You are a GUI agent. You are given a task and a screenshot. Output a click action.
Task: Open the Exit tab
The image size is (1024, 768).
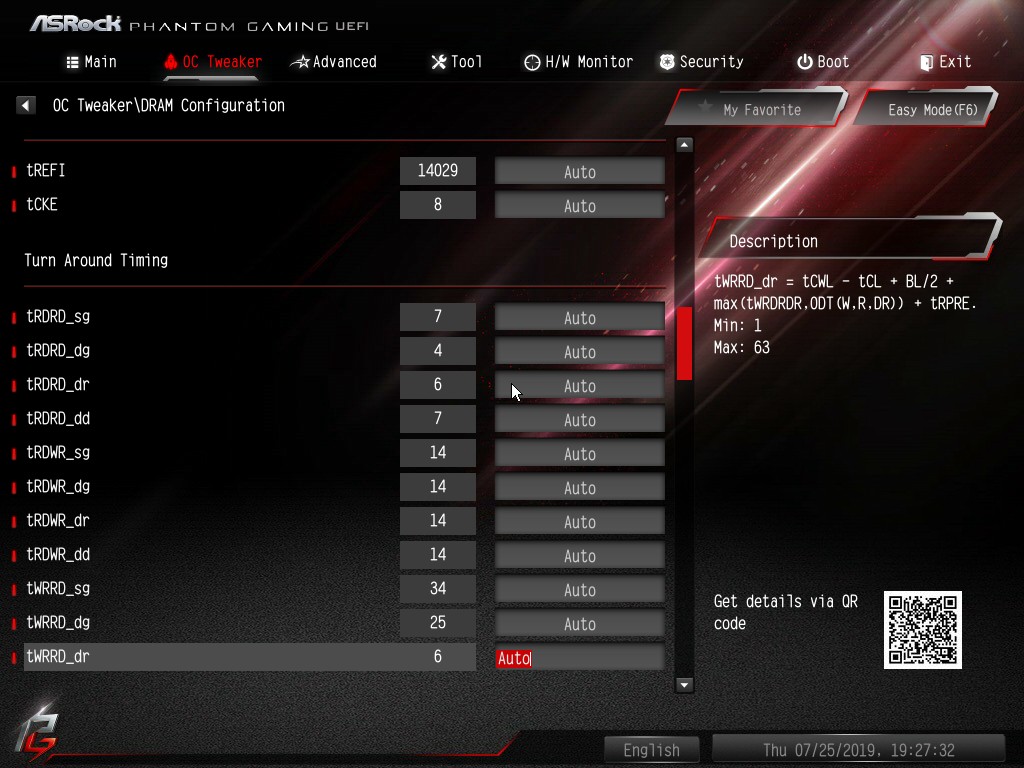(945, 62)
